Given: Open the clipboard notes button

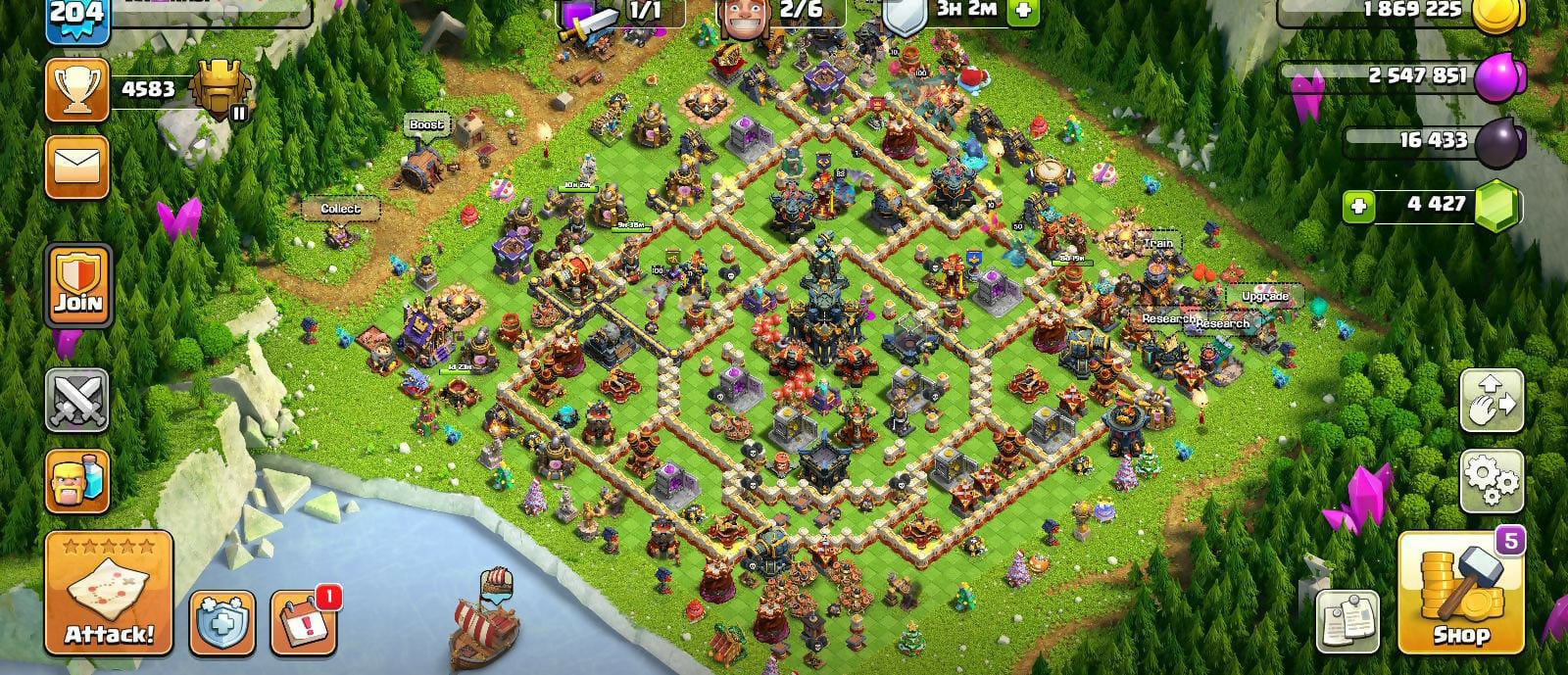Looking at the screenshot, I should [1347, 620].
